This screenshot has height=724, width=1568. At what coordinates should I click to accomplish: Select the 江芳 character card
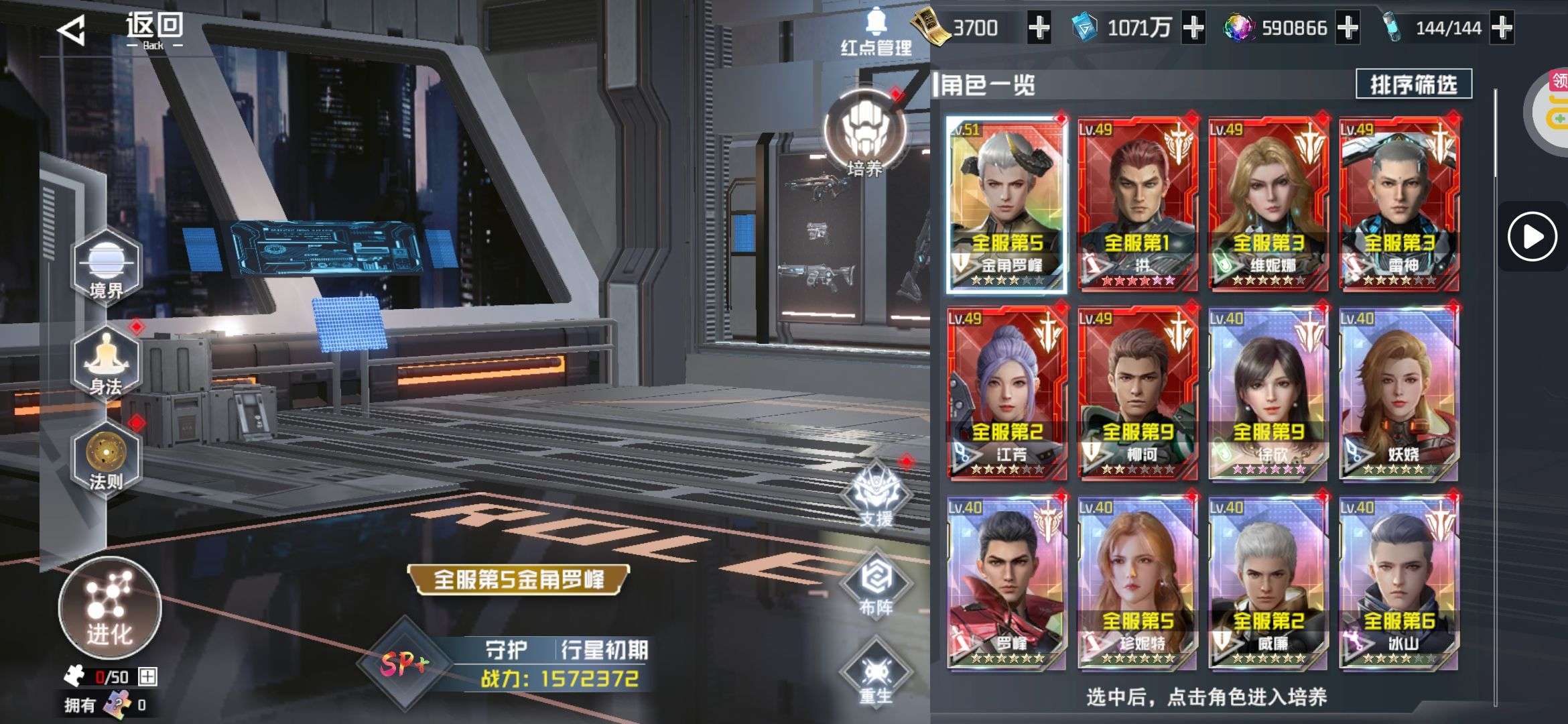pyautogui.click(x=1006, y=392)
